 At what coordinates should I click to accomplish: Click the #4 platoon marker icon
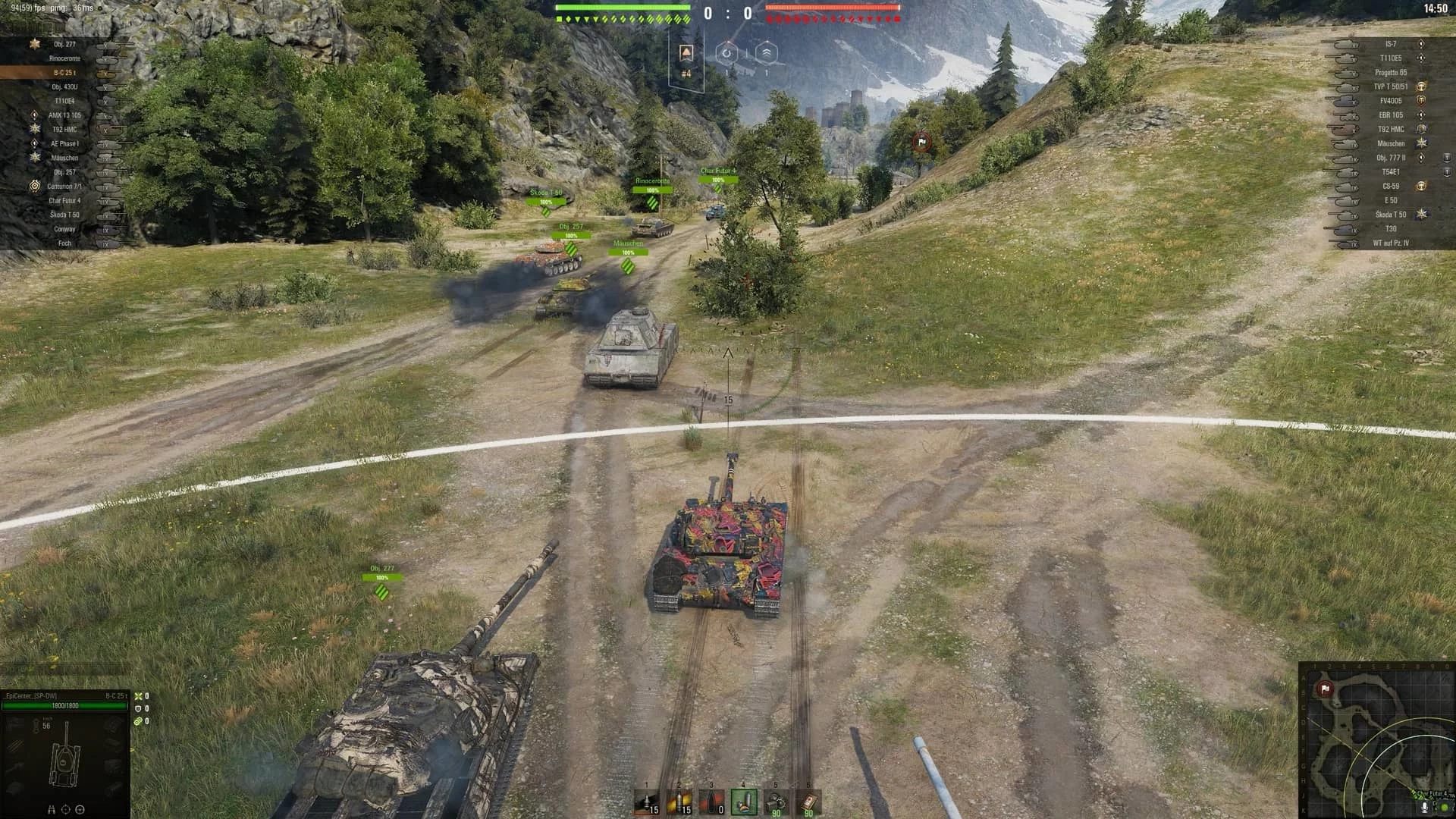686,53
